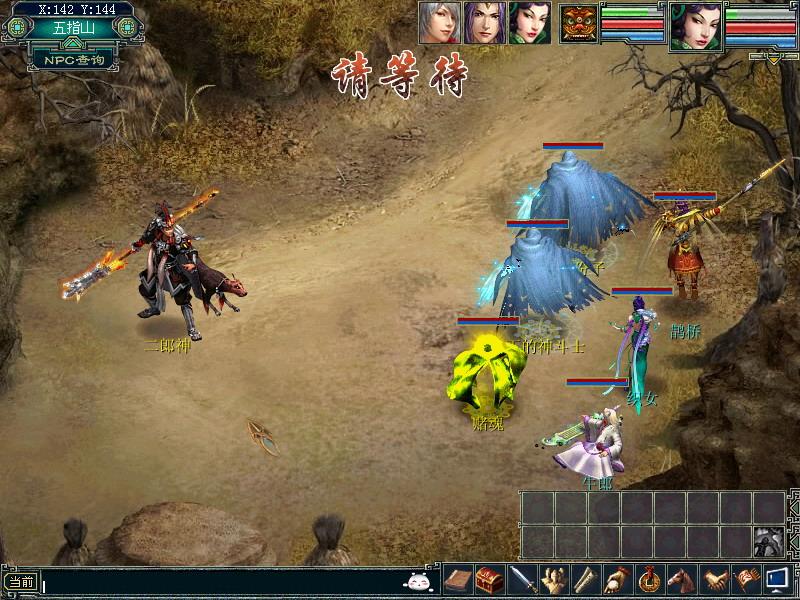Open the computer monitor system icon

(777, 580)
